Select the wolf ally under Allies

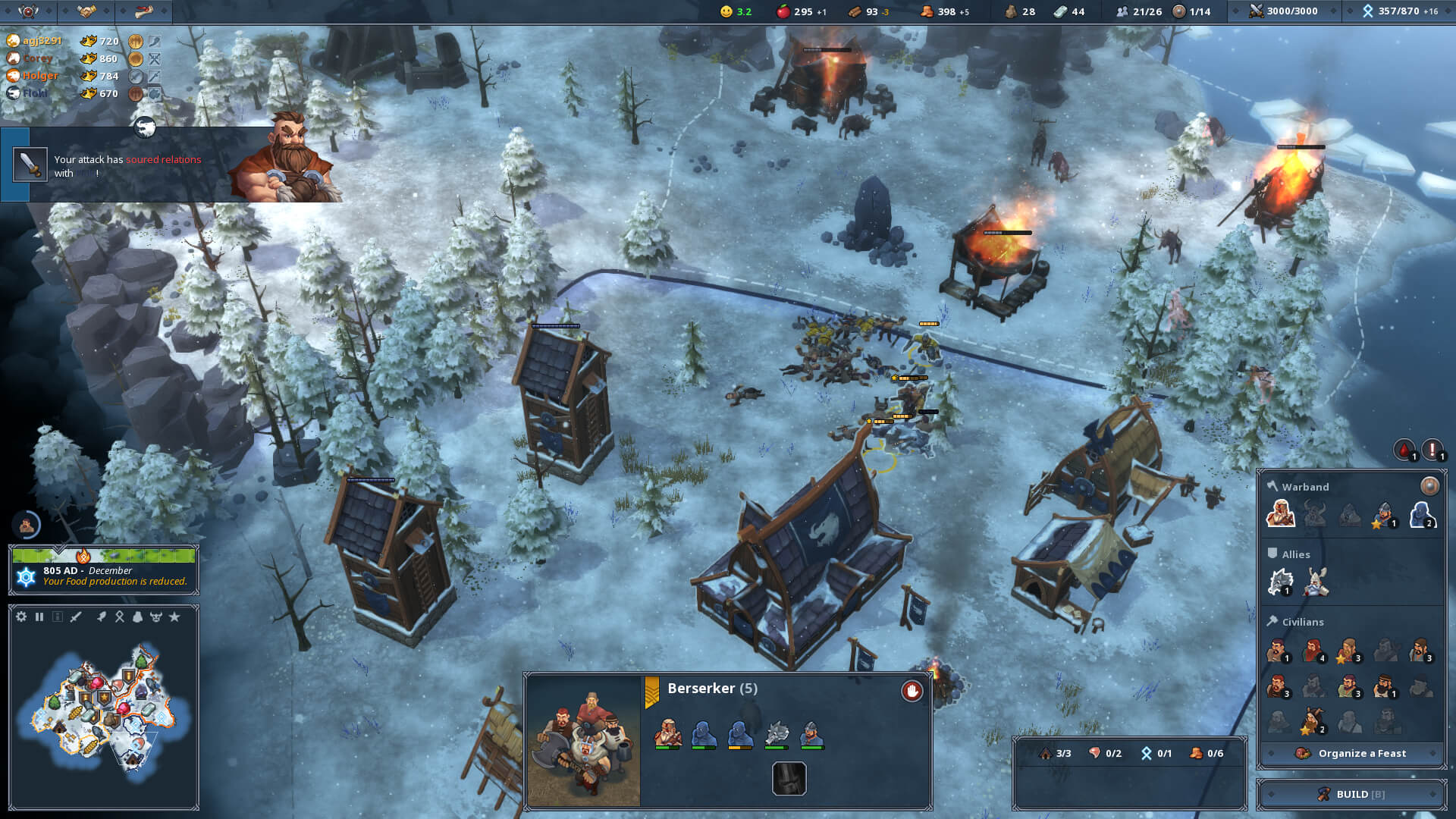[1280, 582]
